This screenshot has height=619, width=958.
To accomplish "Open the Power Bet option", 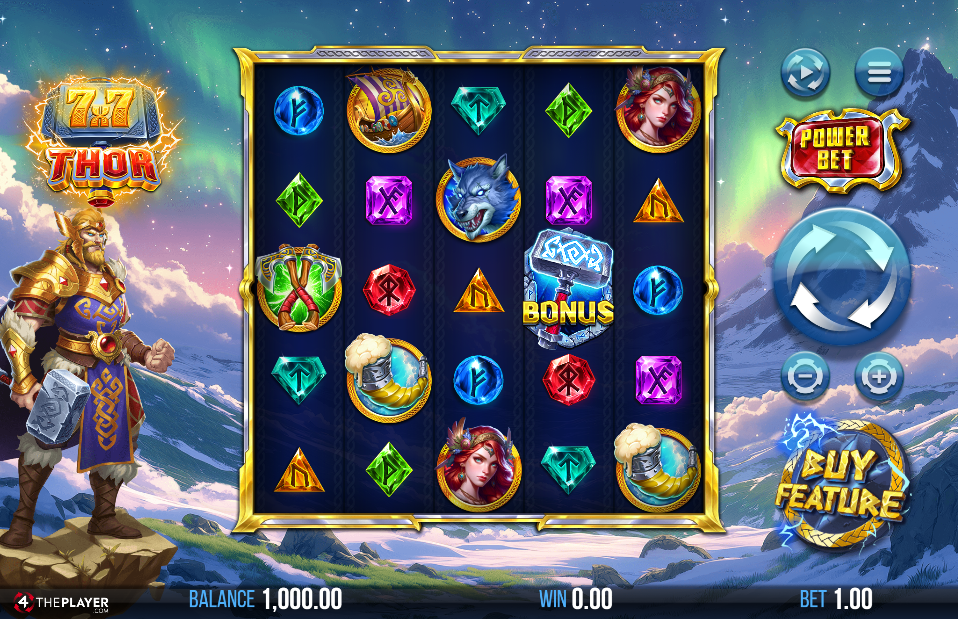I will click(x=843, y=150).
